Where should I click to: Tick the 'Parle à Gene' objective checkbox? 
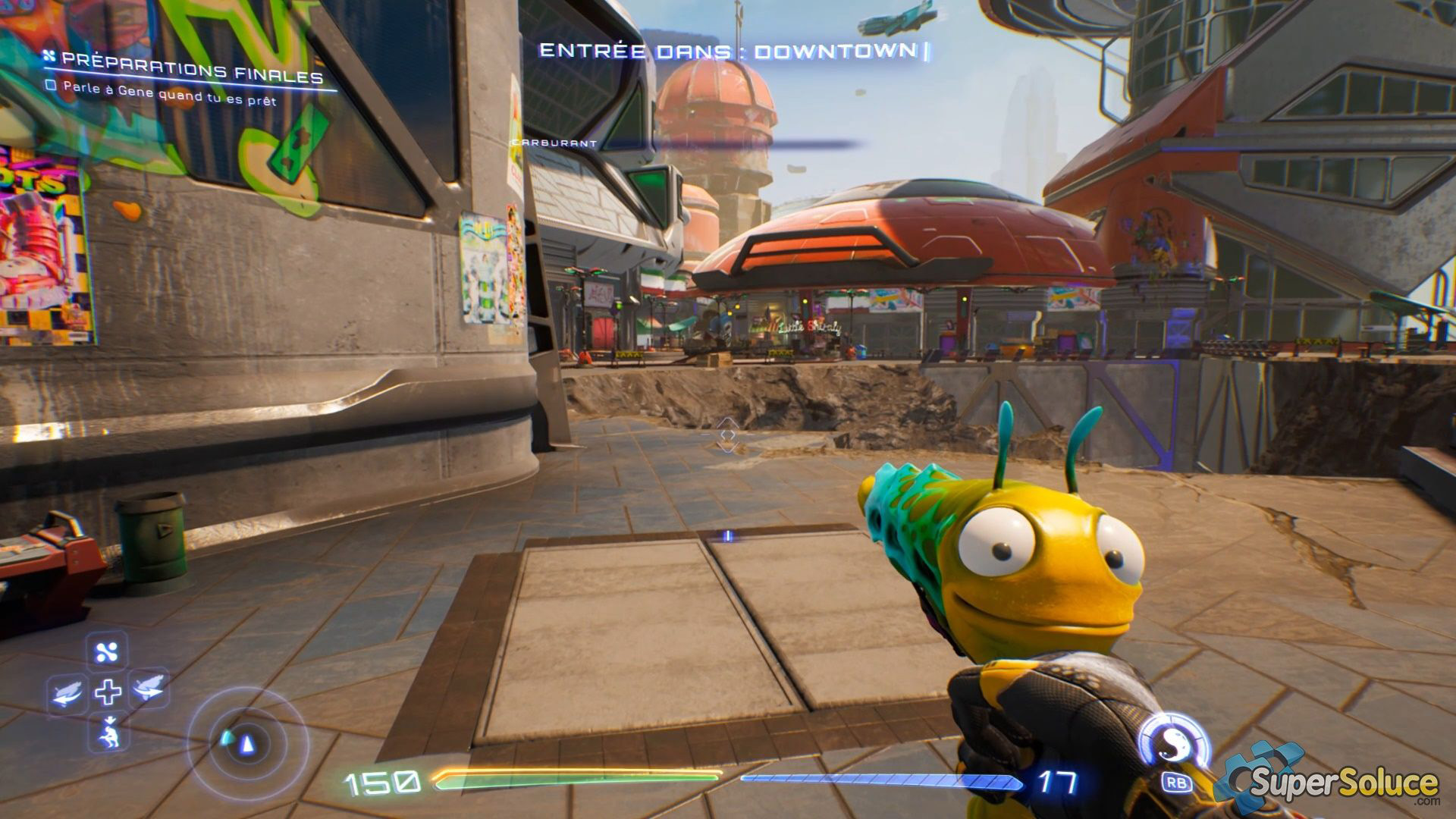coord(52,86)
